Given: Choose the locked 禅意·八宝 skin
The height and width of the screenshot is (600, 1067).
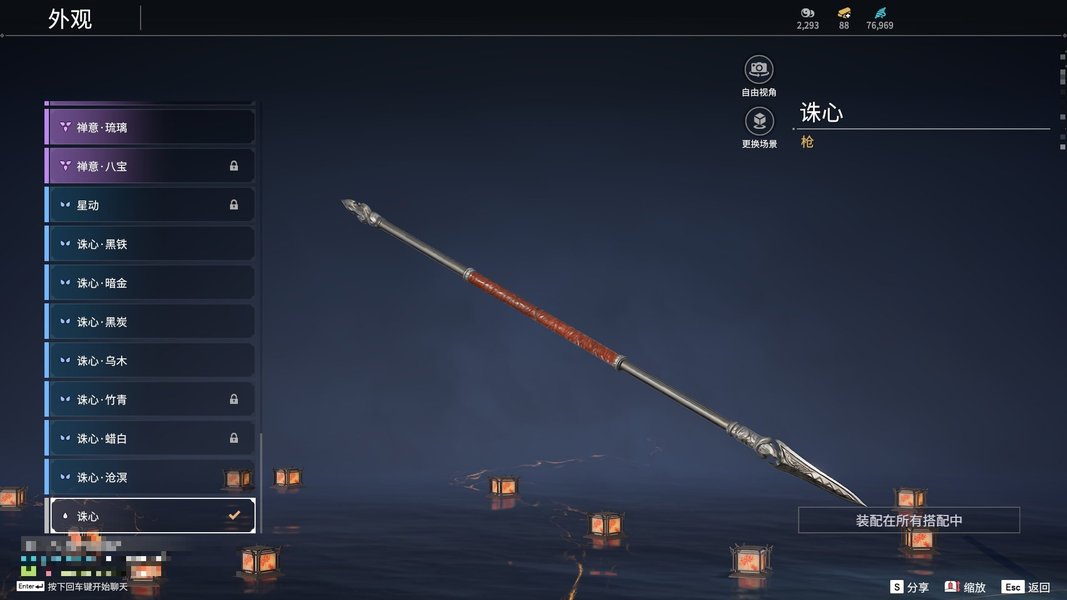Looking at the screenshot, I should 150,166.
